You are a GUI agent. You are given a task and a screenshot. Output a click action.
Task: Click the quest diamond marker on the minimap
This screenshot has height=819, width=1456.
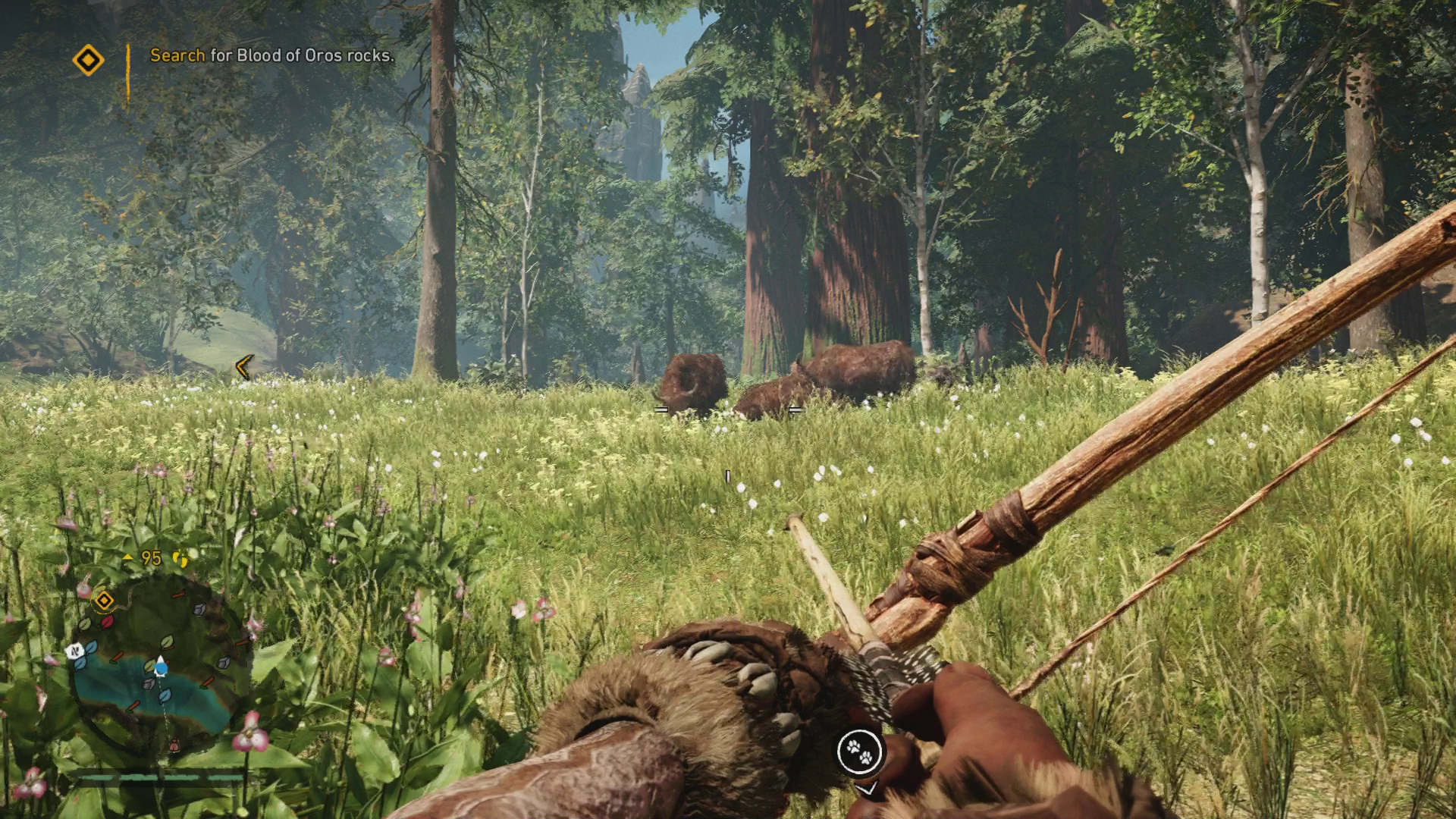[x=104, y=600]
